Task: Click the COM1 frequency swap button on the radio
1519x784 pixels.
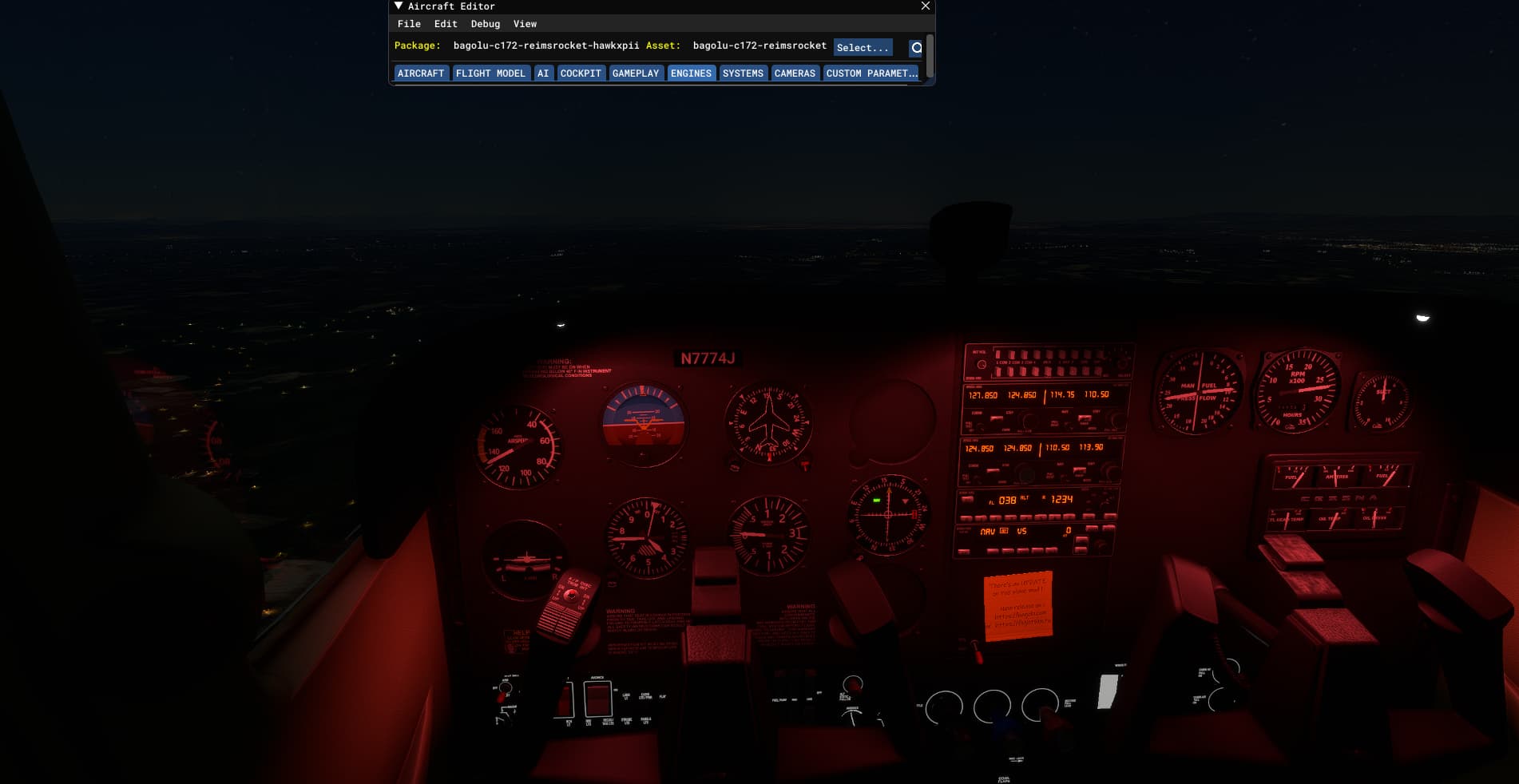Action: pyautogui.click(x=996, y=418)
